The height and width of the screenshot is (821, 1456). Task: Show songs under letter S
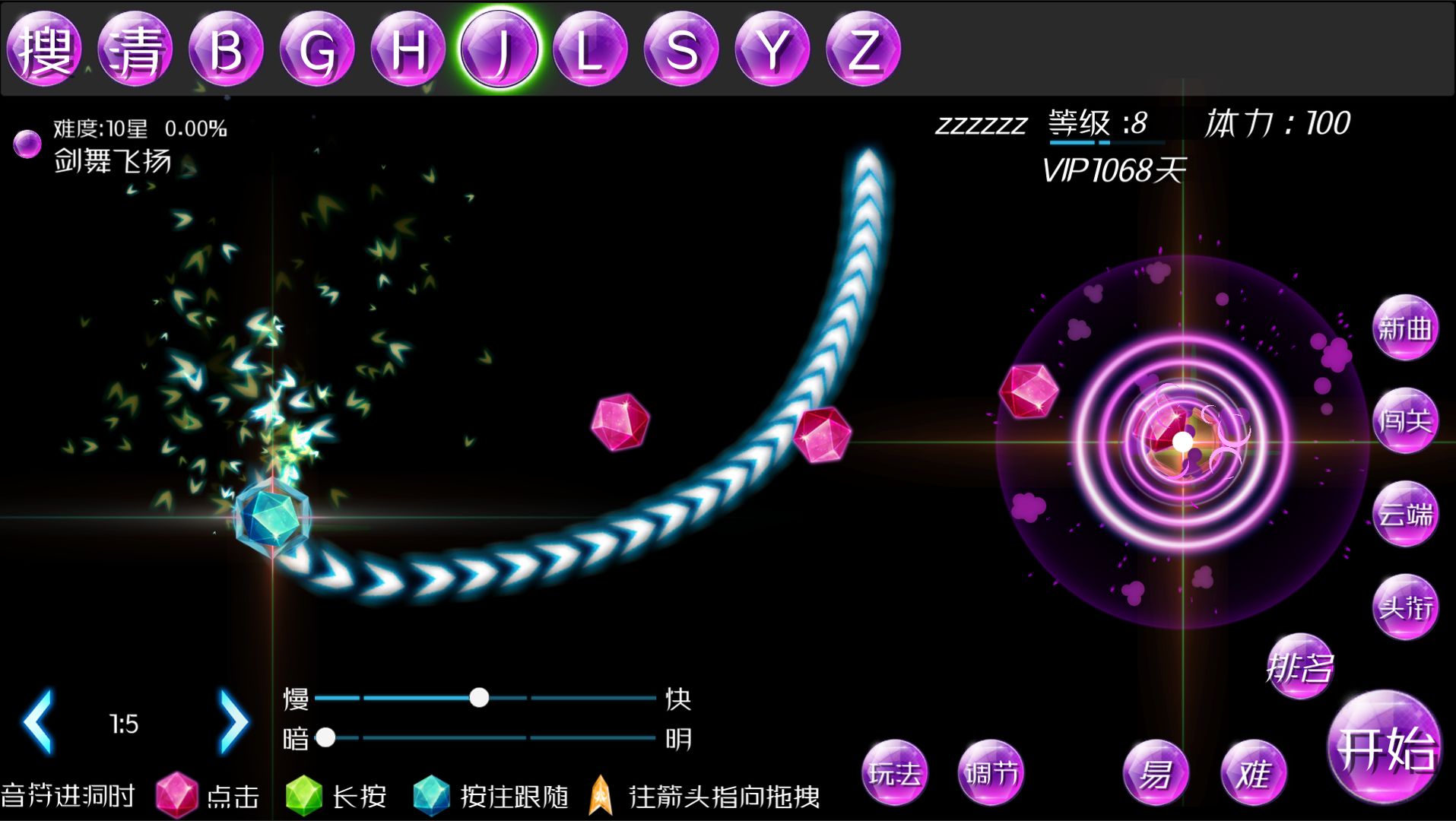[x=681, y=49]
